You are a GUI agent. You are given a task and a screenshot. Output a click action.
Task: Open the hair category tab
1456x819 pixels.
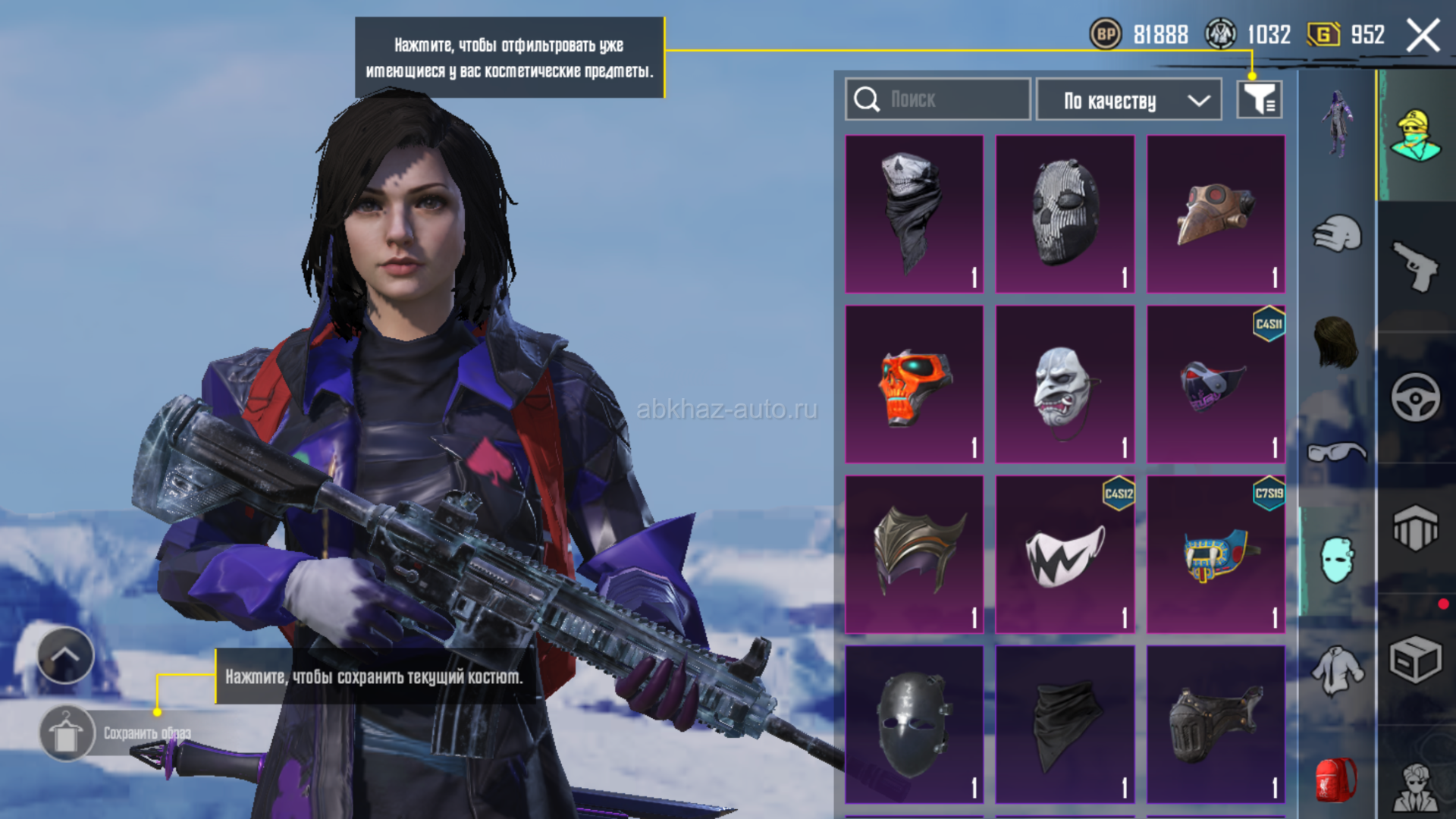pos(1336,343)
